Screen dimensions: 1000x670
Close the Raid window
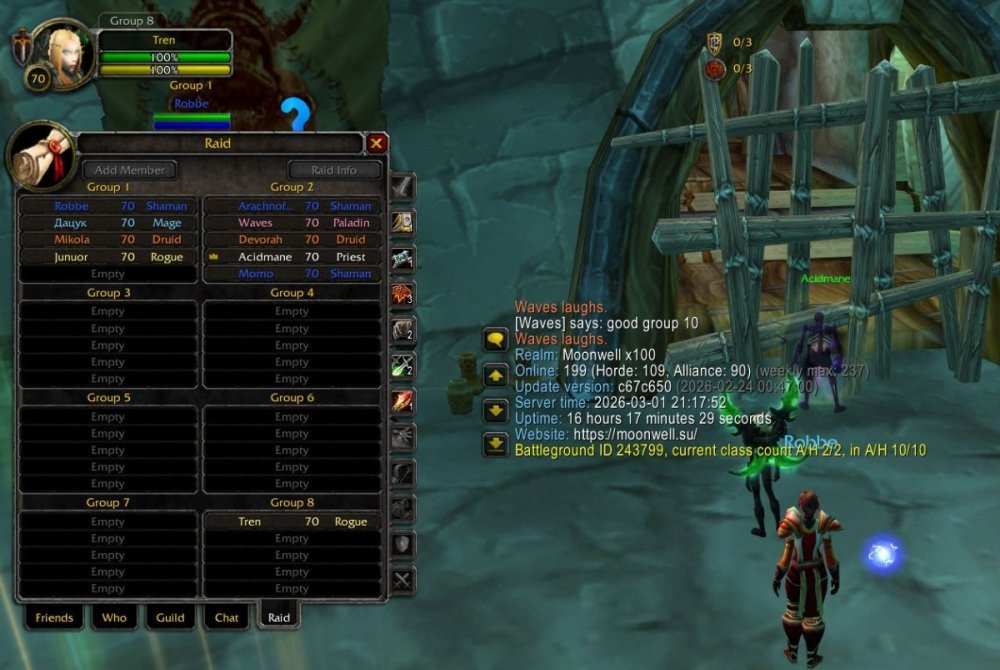[376, 144]
